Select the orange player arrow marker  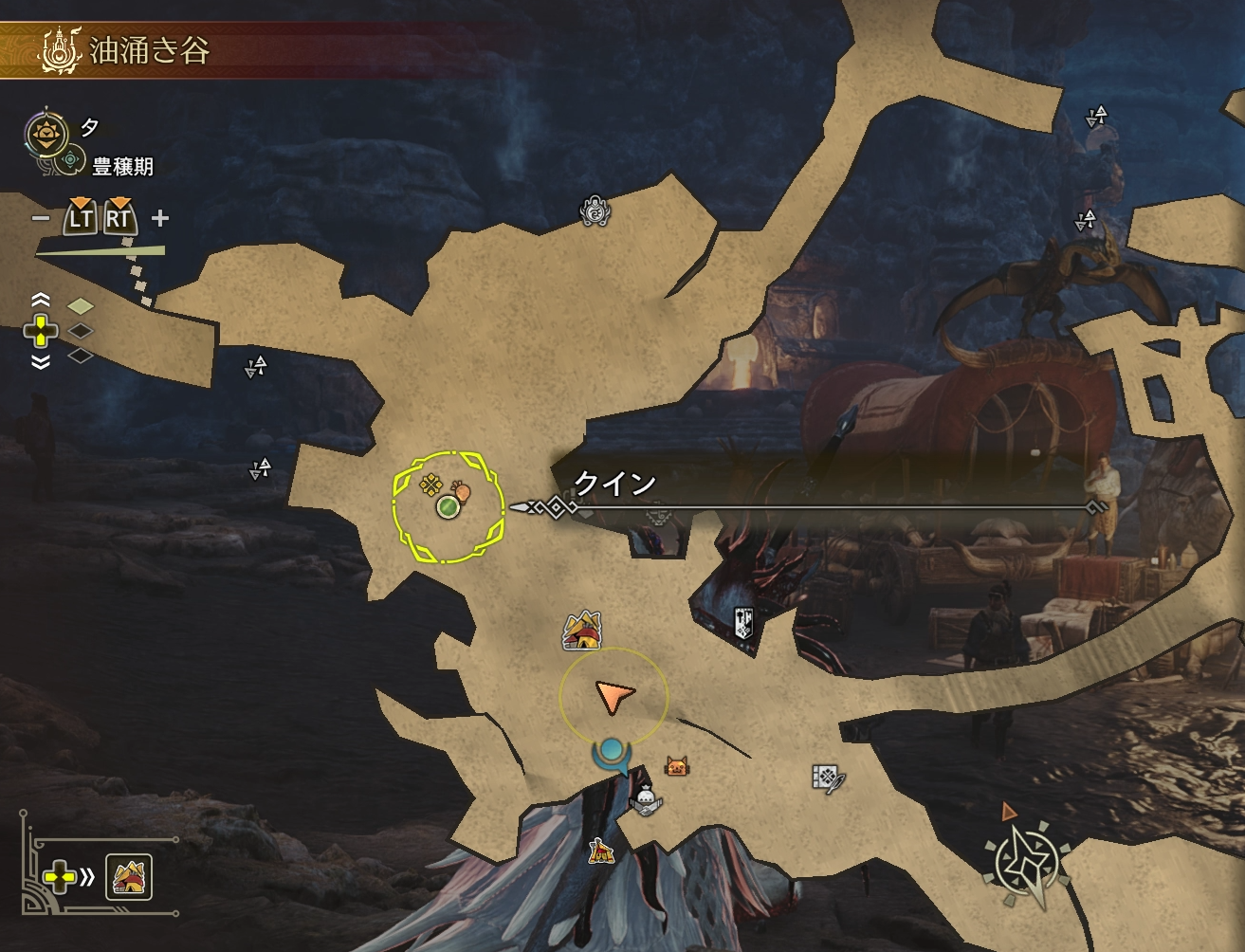click(x=613, y=698)
